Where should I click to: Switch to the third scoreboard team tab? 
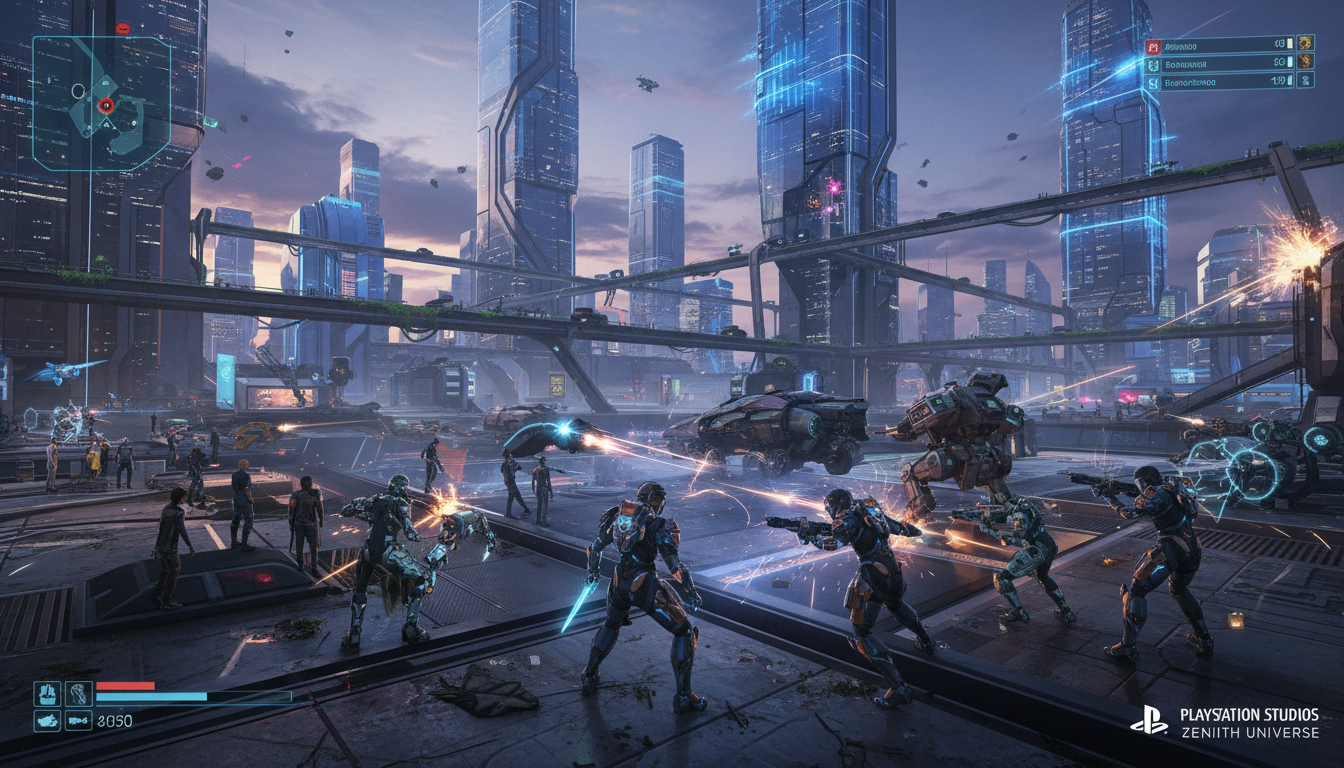tap(1153, 83)
